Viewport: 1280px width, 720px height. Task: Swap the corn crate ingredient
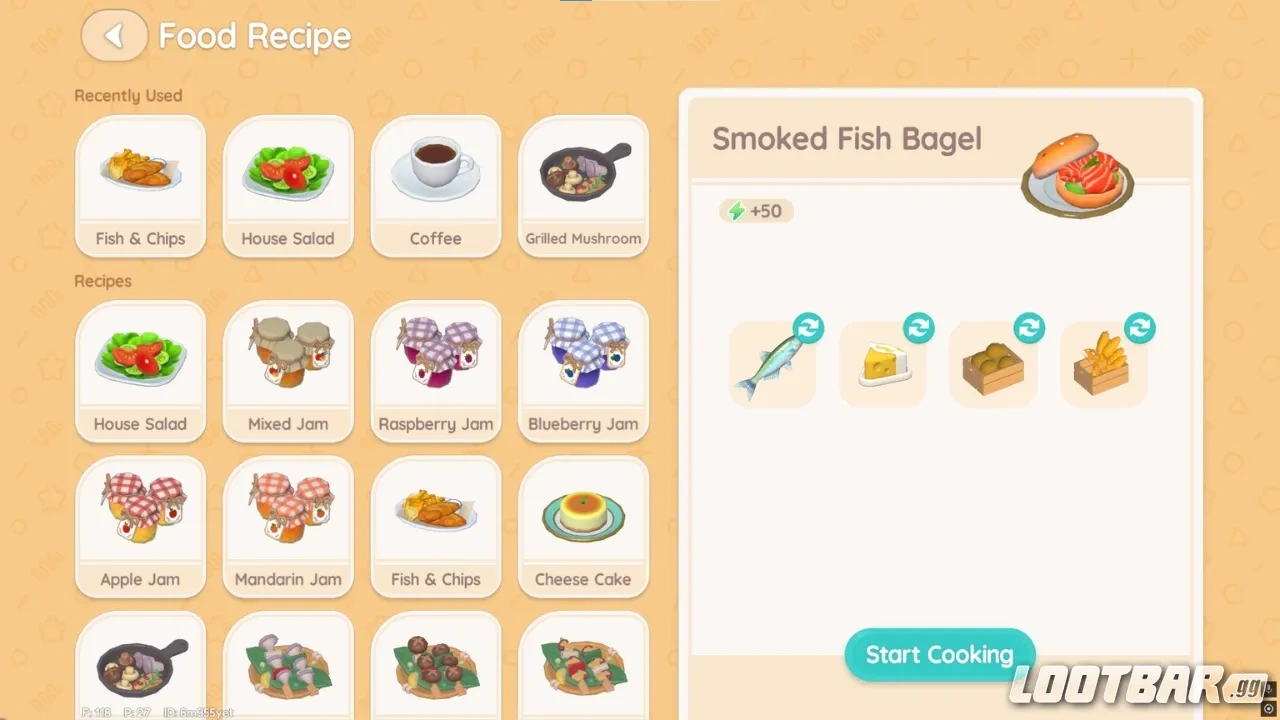coord(1140,327)
